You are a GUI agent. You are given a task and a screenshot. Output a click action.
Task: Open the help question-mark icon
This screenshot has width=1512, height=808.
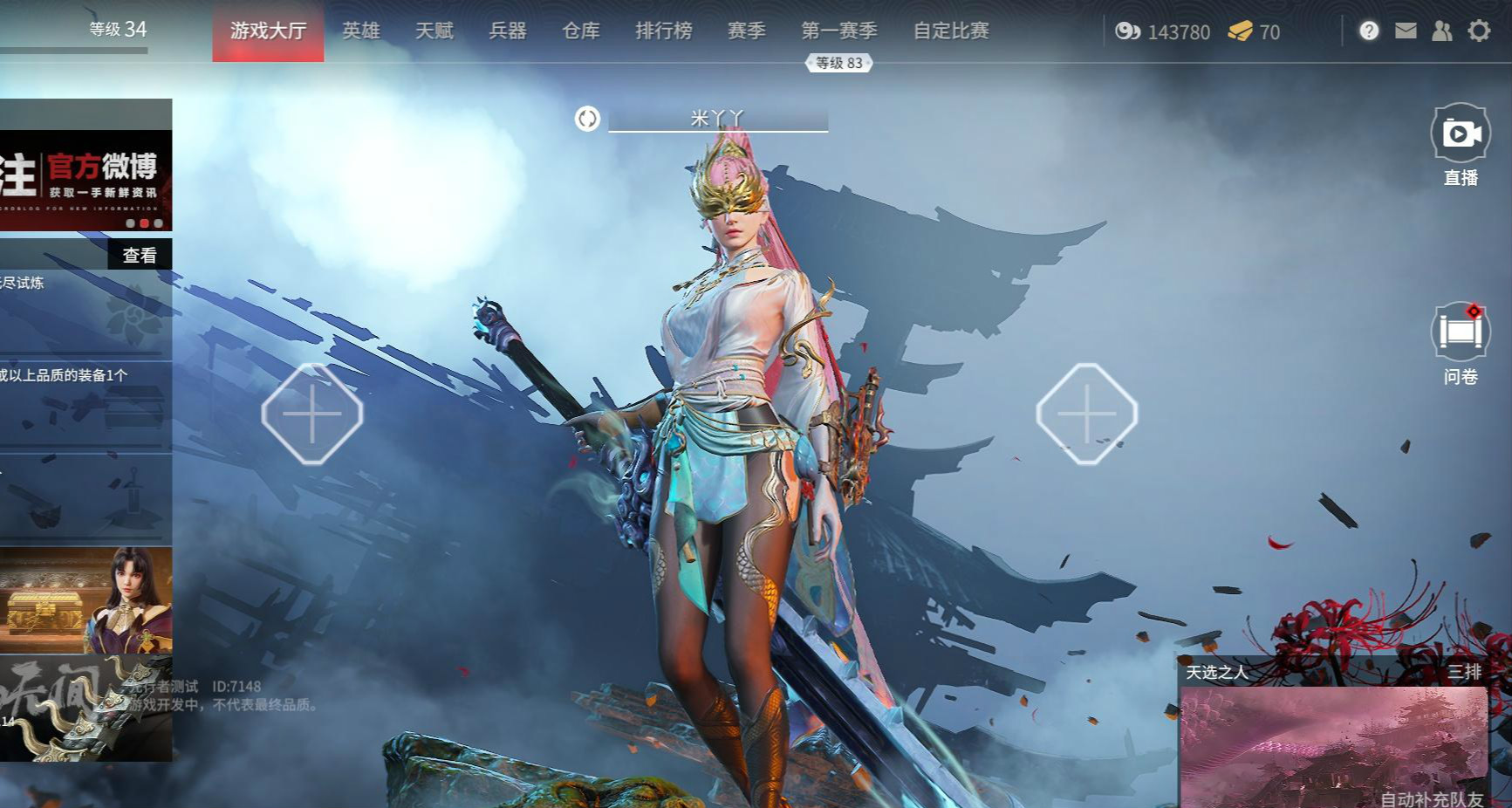1369,31
